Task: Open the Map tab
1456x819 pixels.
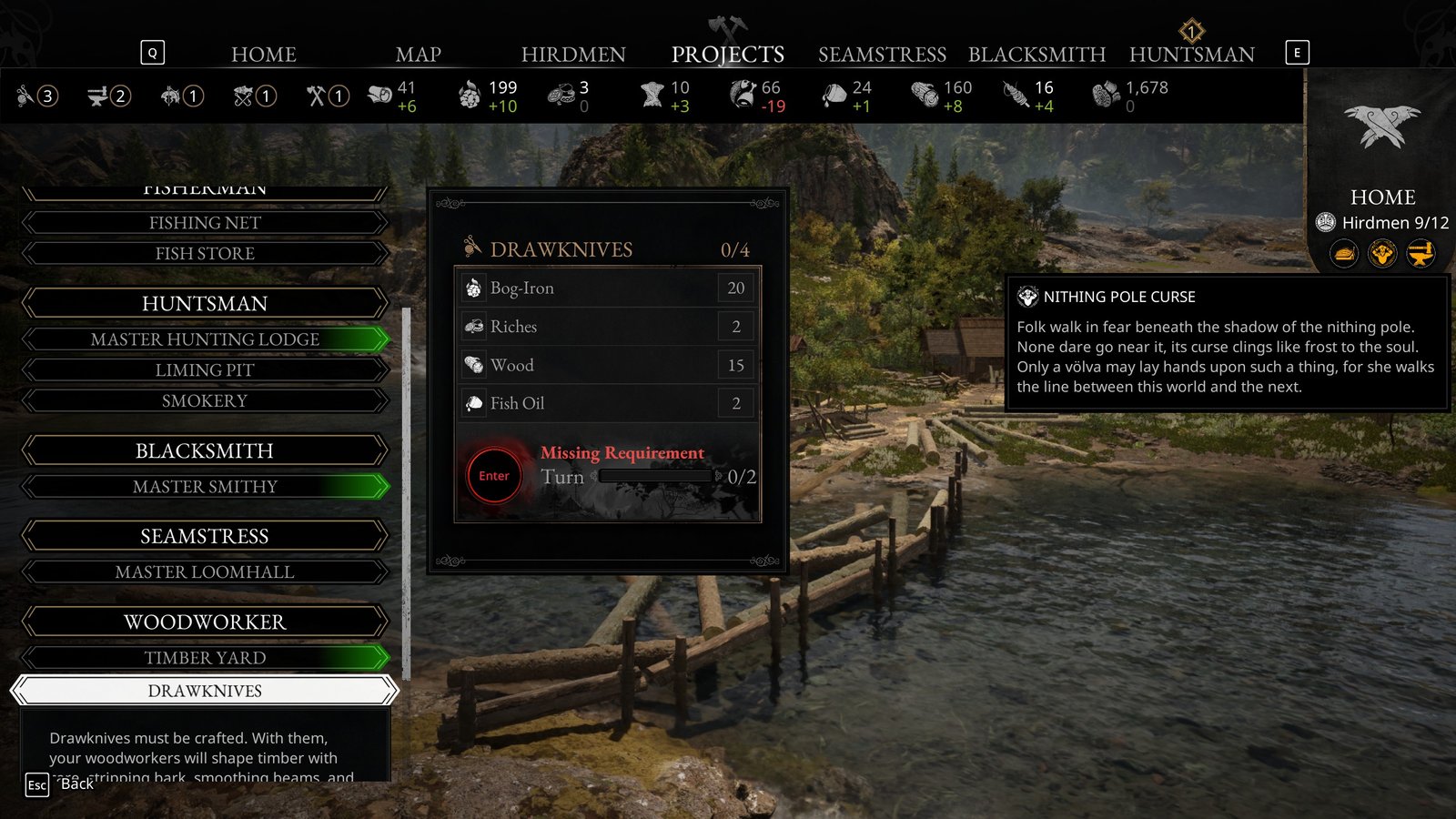Action: [418, 55]
